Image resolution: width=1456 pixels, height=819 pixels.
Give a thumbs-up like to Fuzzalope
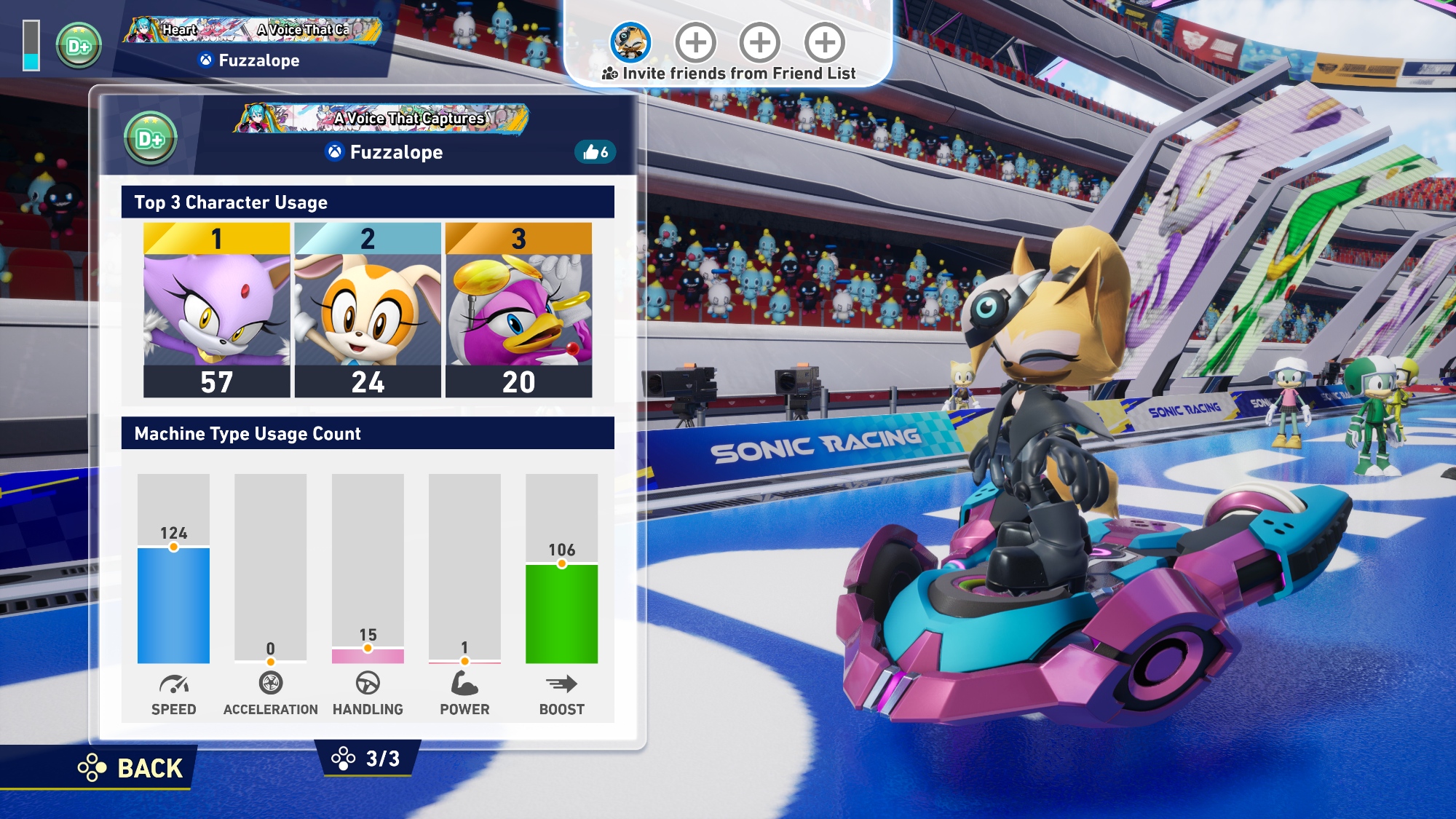[596, 152]
